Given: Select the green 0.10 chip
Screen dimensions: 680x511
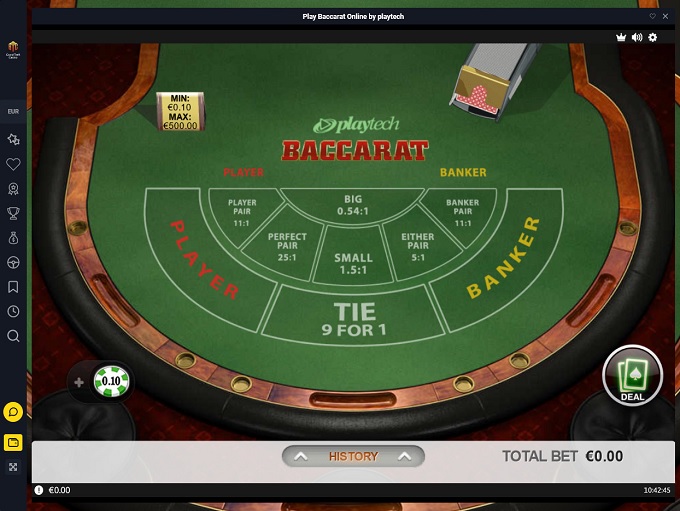Looking at the screenshot, I should click(x=112, y=381).
